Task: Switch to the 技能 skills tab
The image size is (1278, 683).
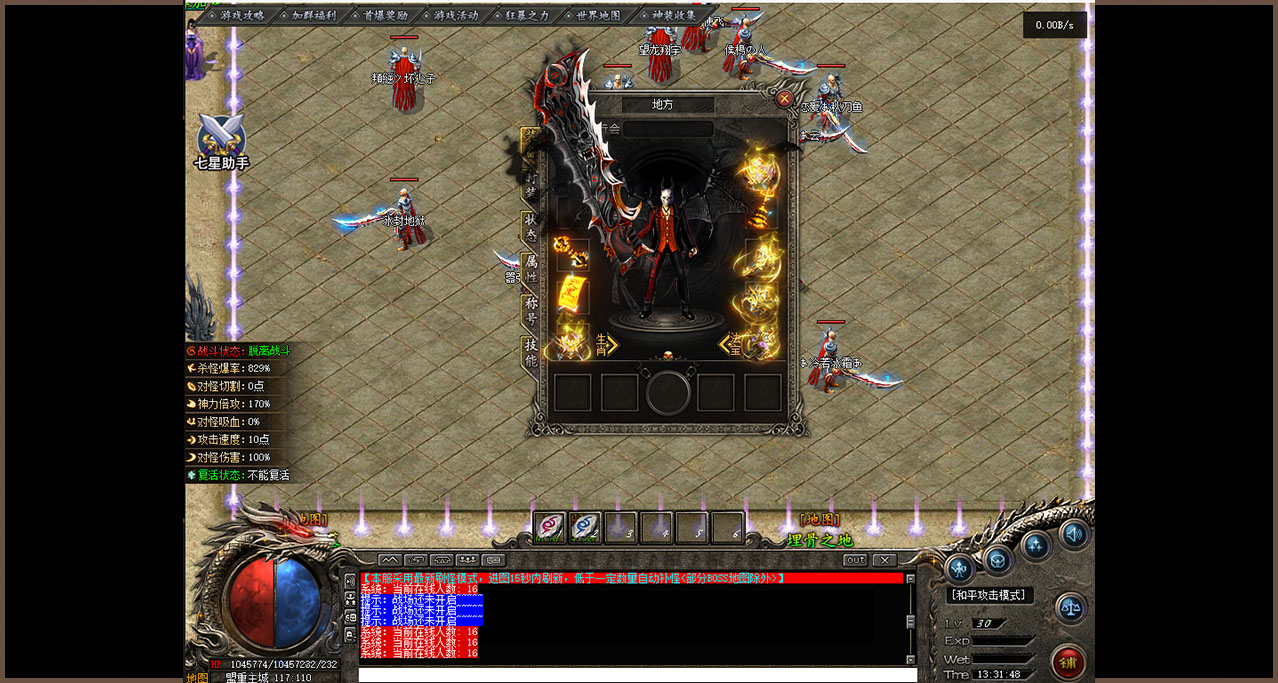Action: click(x=531, y=351)
